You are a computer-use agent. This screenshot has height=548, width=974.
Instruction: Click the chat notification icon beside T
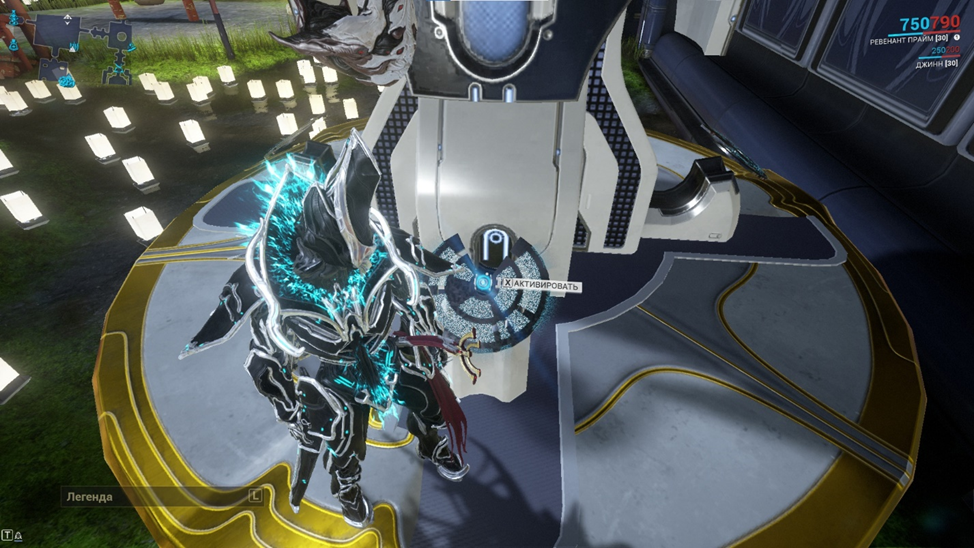click(18, 536)
